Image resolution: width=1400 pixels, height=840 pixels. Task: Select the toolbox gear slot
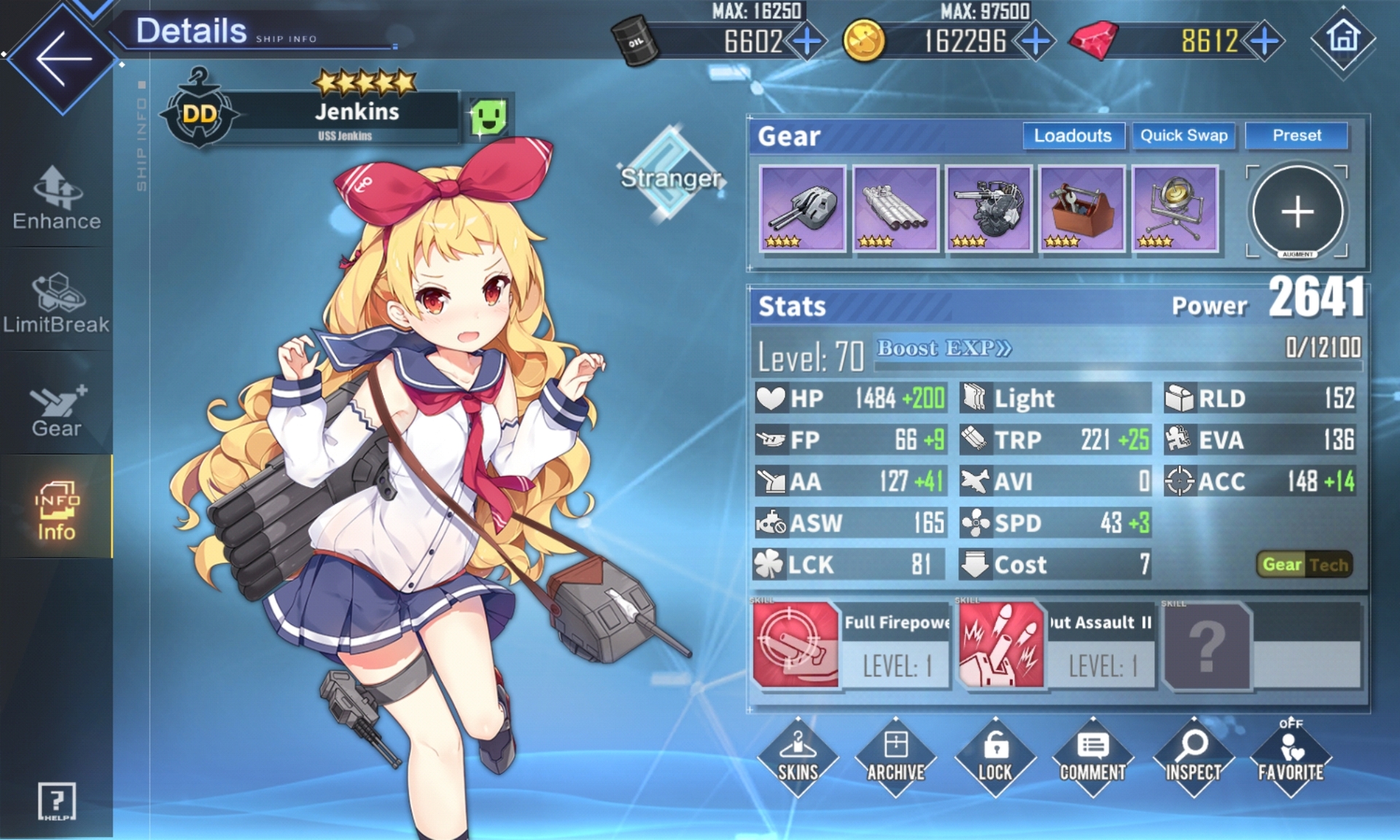pos(1081,209)
